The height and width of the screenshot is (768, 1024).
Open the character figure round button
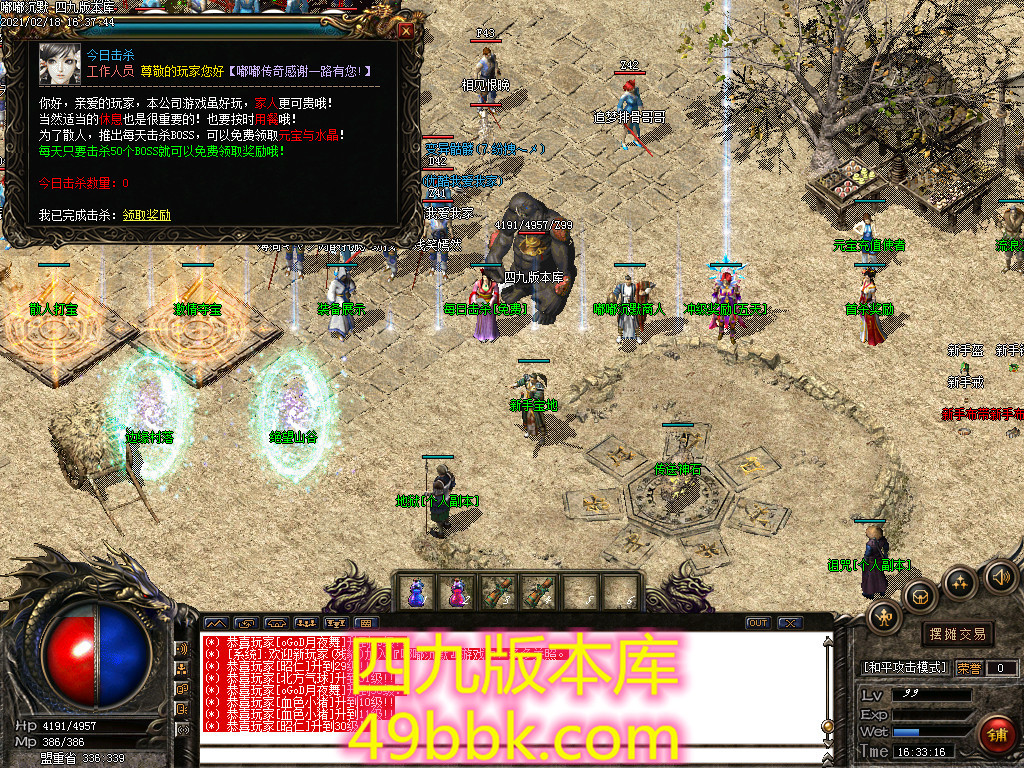coord(885,615)
